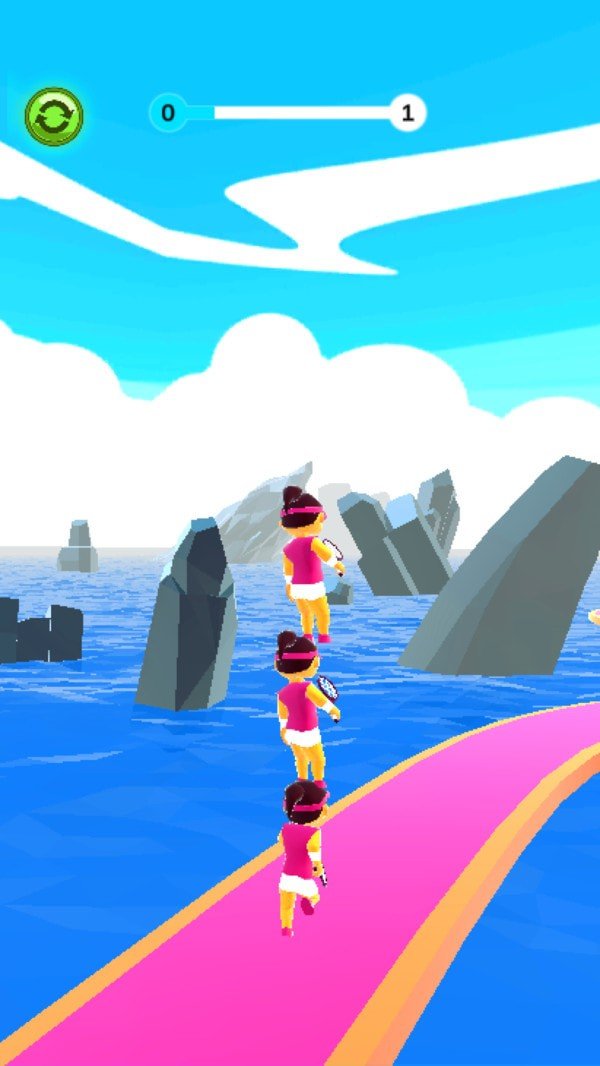Click the green restart arrows button

point(54,116)
